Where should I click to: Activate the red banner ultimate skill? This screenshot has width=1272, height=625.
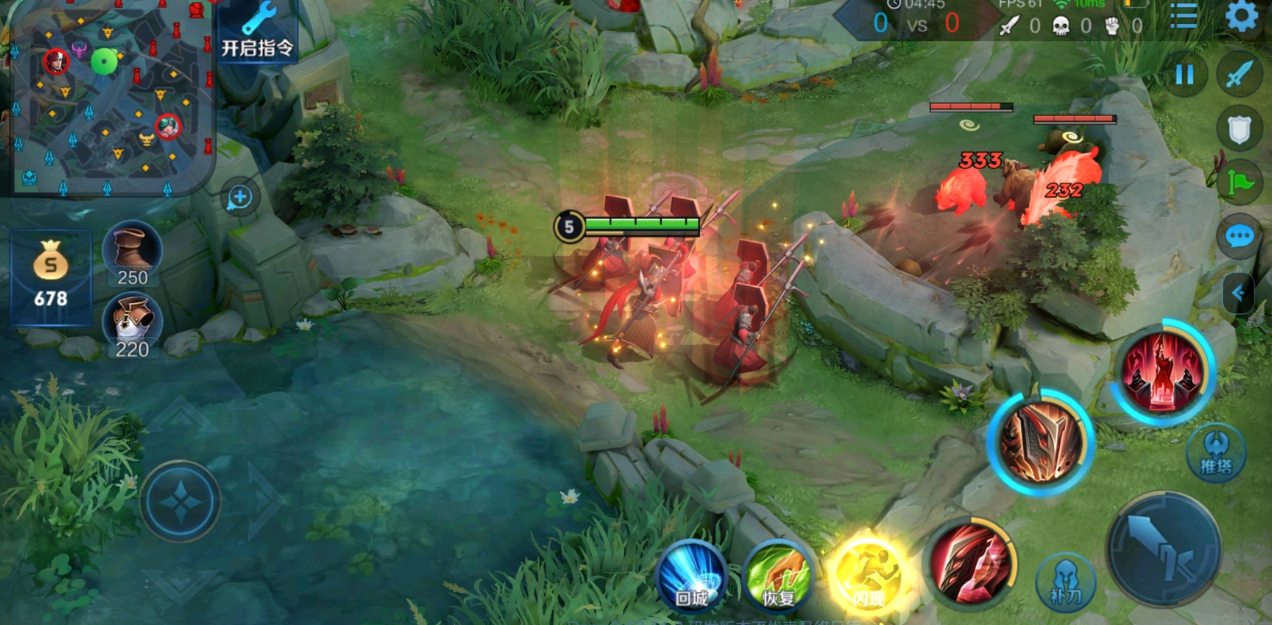(1163, 372)
